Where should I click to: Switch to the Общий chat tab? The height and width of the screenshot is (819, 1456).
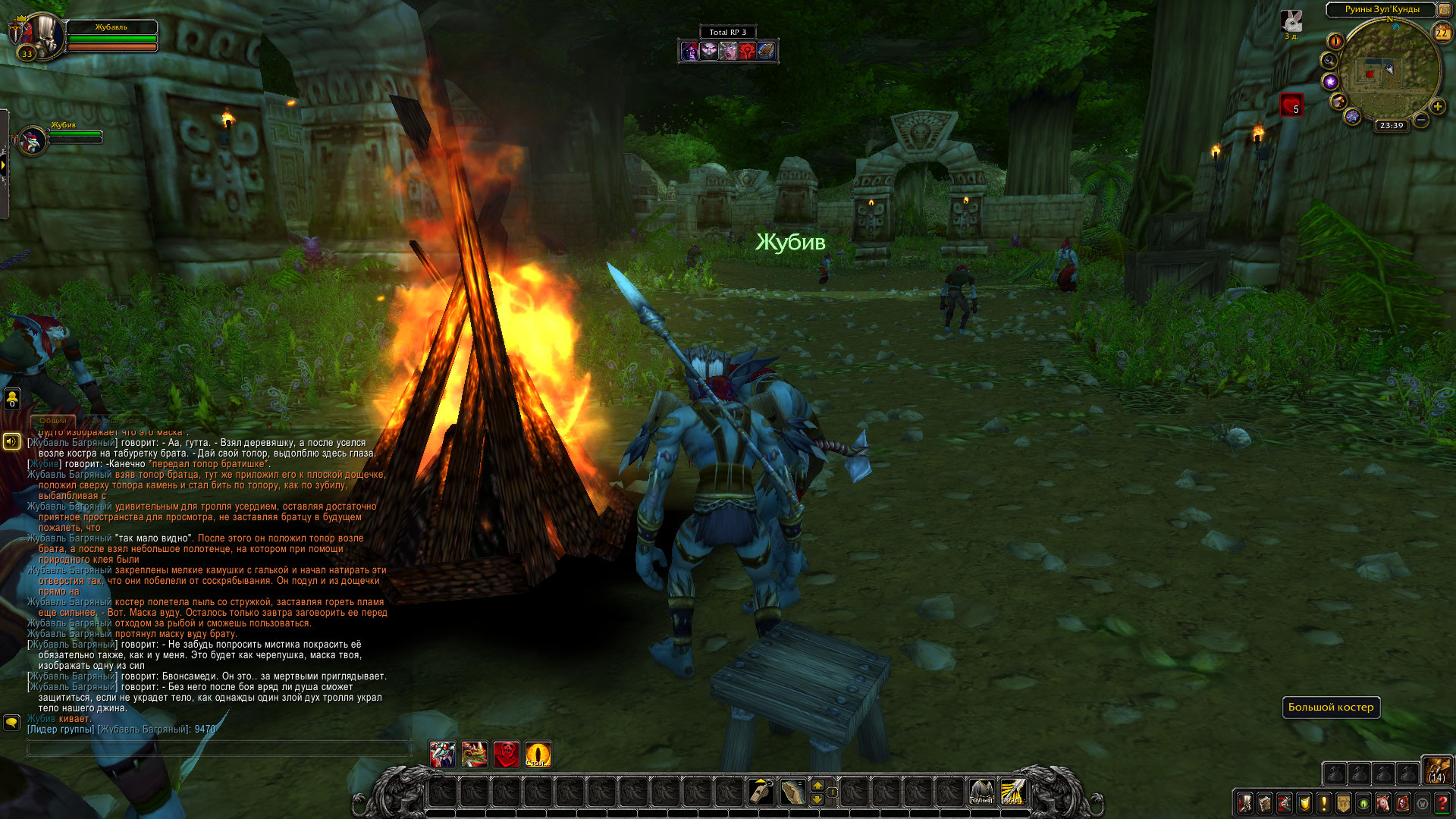(x=53, y=420)
